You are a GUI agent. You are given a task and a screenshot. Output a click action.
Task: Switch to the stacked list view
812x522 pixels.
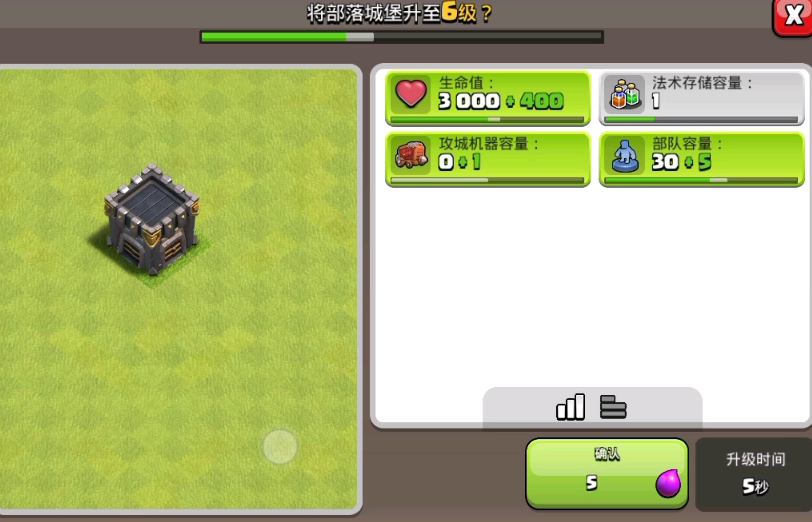[x=613, y=406]
